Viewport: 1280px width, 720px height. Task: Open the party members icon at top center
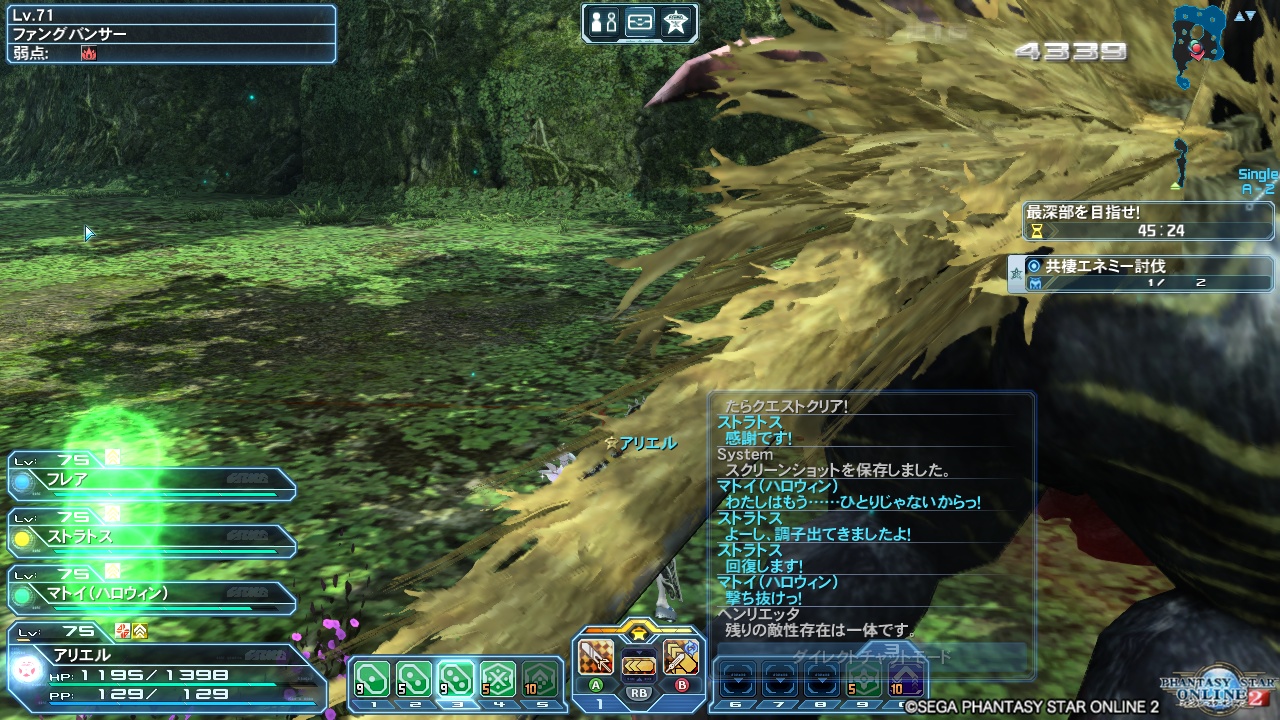point(604,21)
